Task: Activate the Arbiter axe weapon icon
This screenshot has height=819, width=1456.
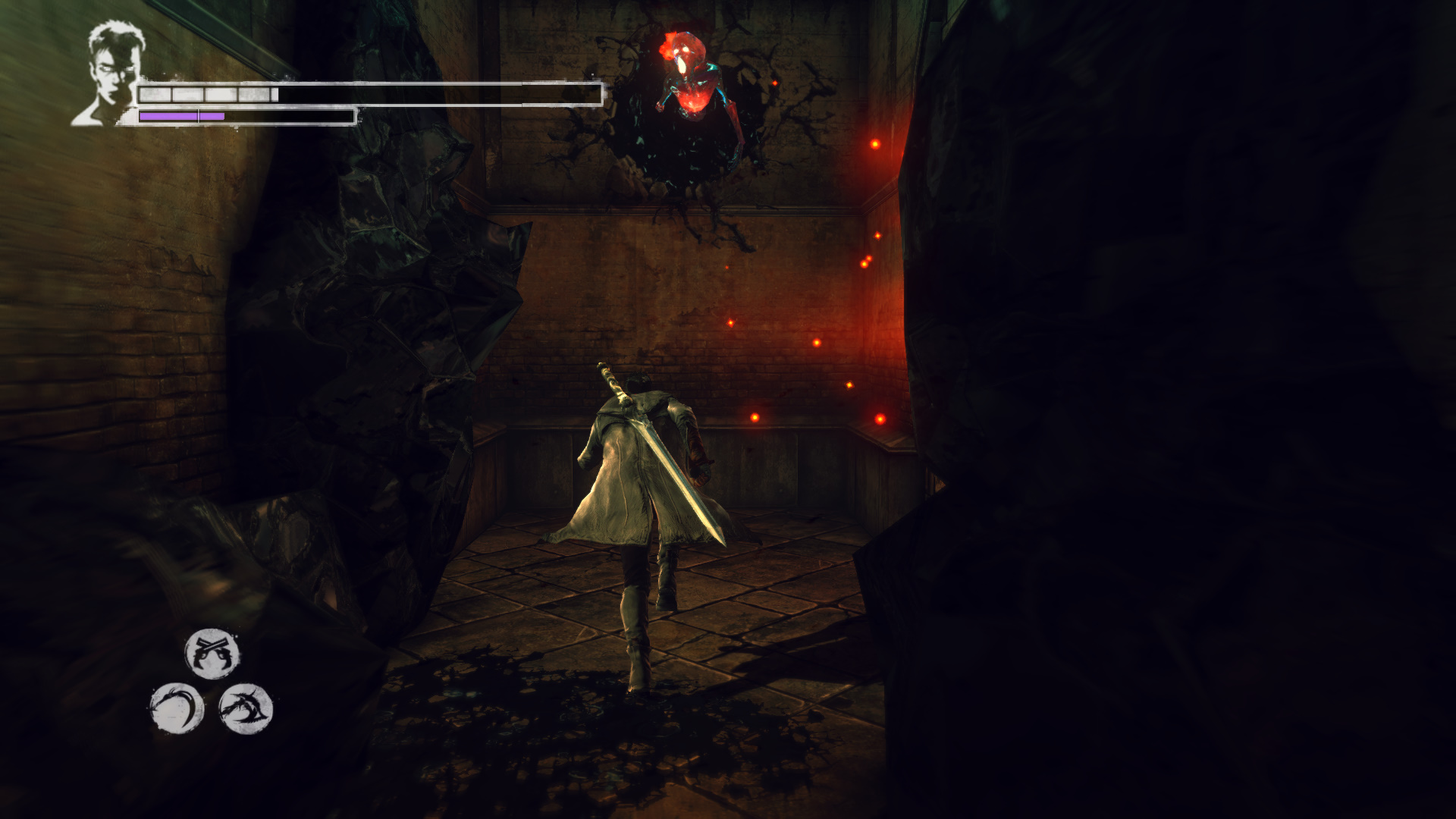Action: [246, 708]
